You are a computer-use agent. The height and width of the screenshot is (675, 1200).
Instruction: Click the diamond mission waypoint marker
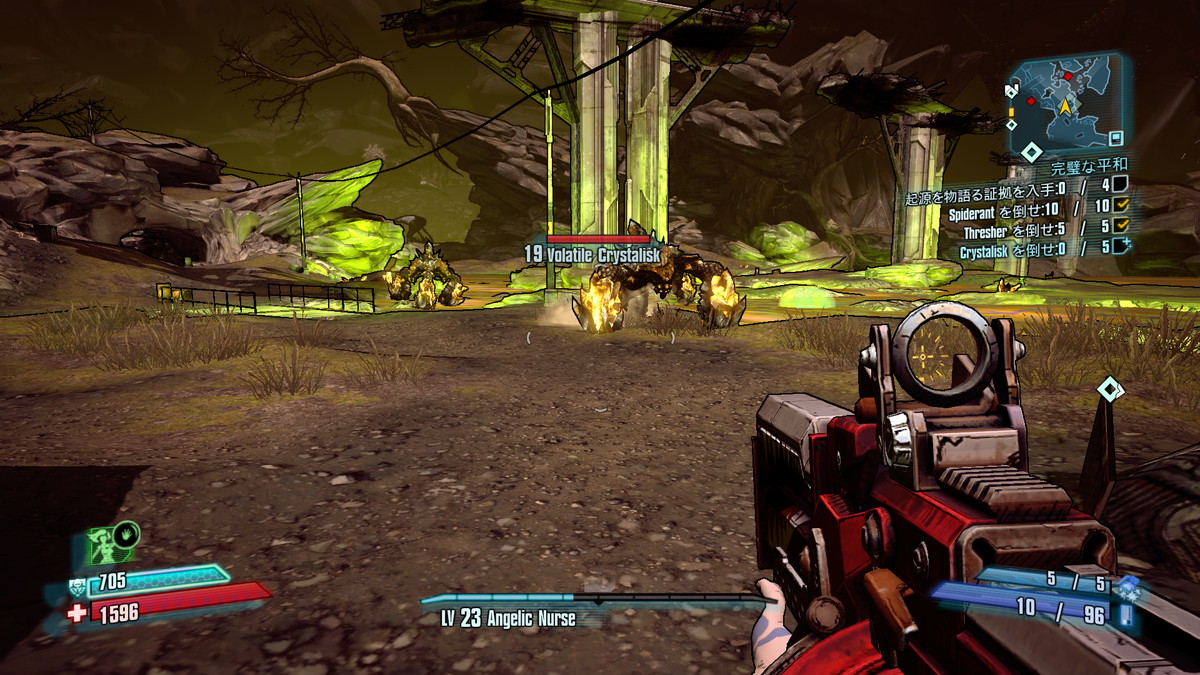[1109, 388]
